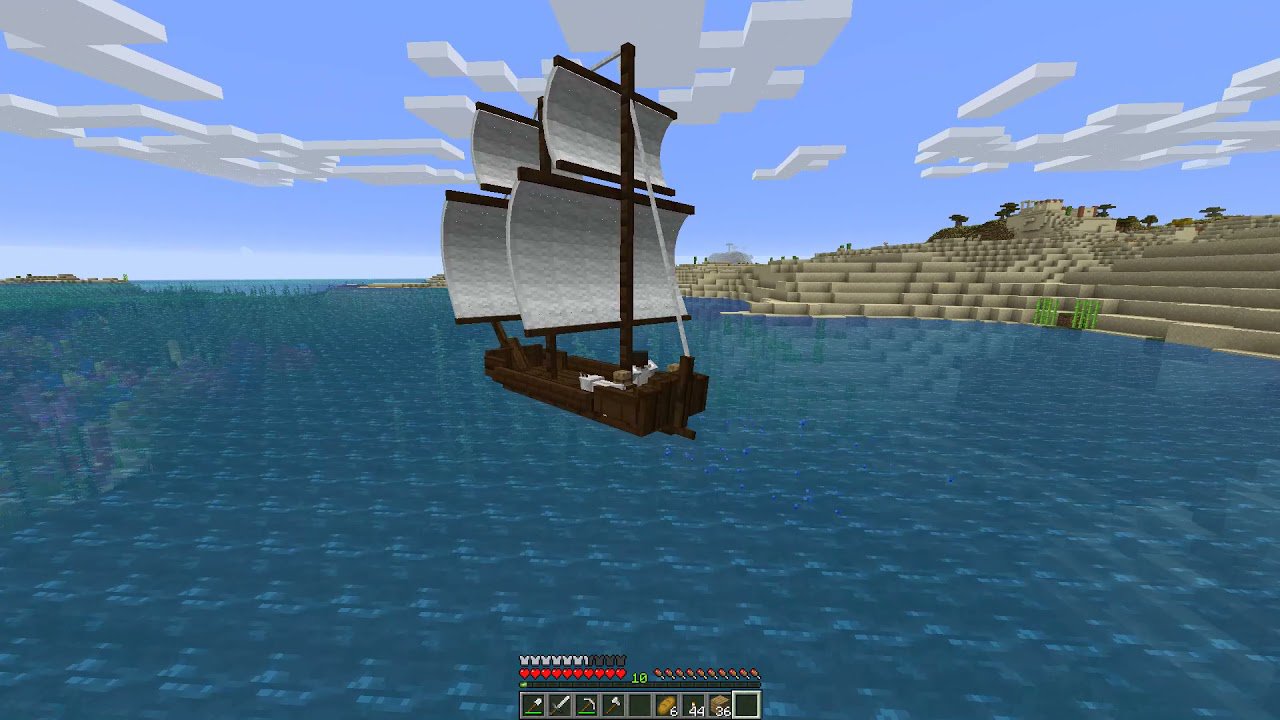Click the last full armor chestplate icon
1280x720 pixels.
576,660
